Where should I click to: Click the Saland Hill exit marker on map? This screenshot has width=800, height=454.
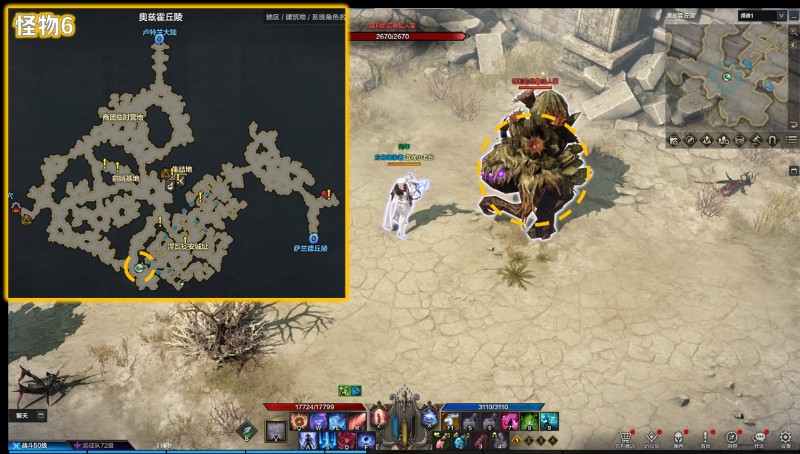coord(313,238)
